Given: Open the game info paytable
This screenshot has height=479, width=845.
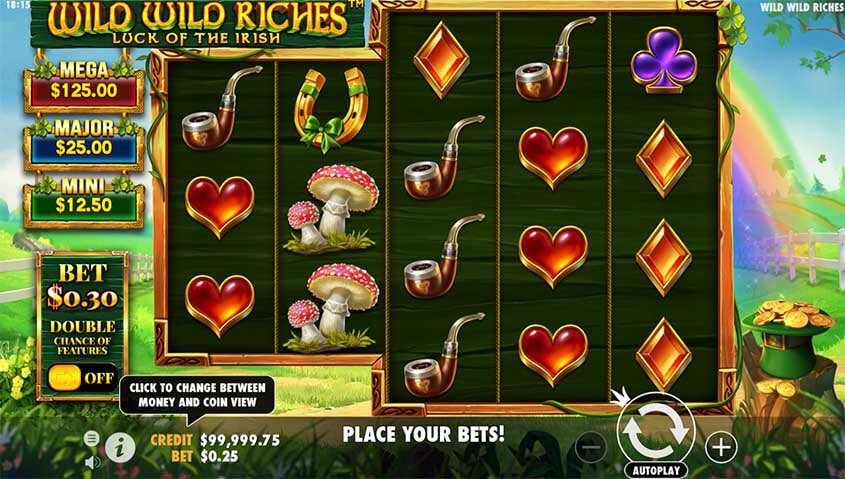Looking at the screenshot, I should pos(120,446).
